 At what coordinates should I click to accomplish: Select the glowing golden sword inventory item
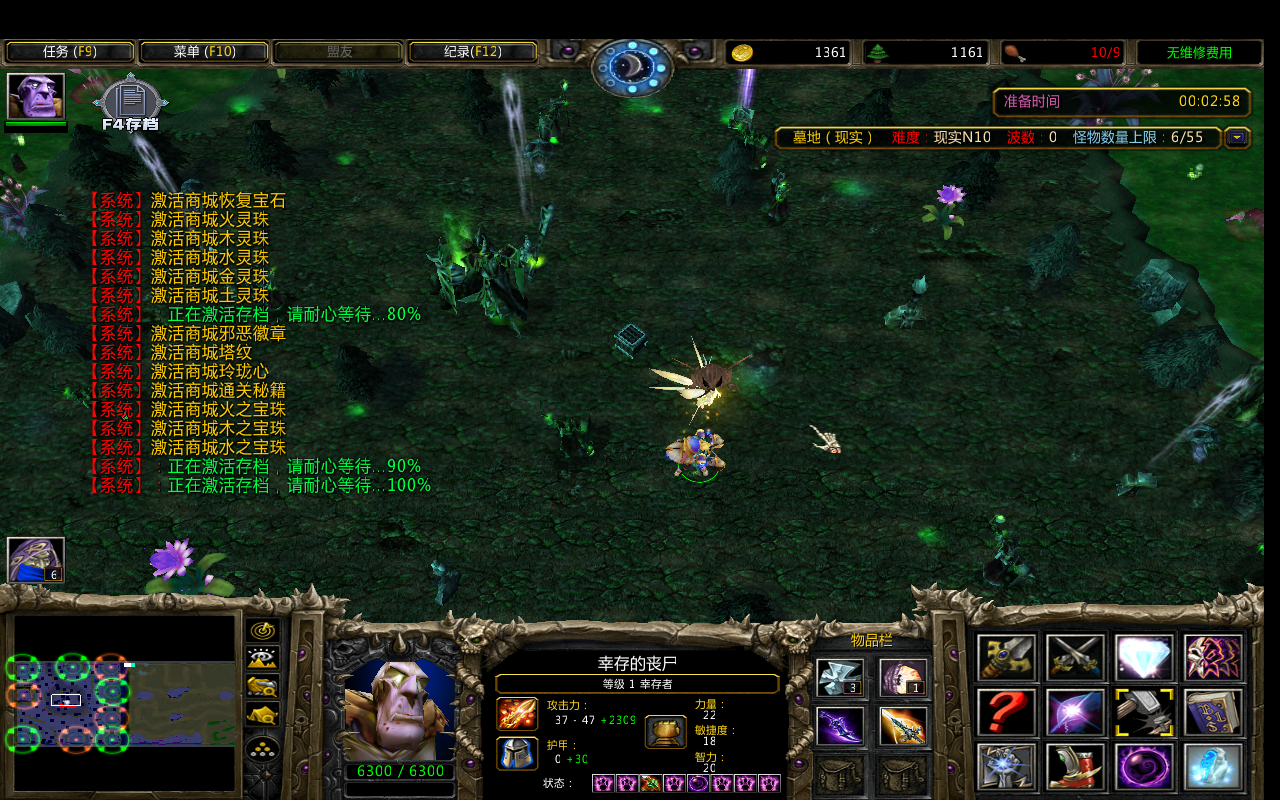click(x=903, y=726)
